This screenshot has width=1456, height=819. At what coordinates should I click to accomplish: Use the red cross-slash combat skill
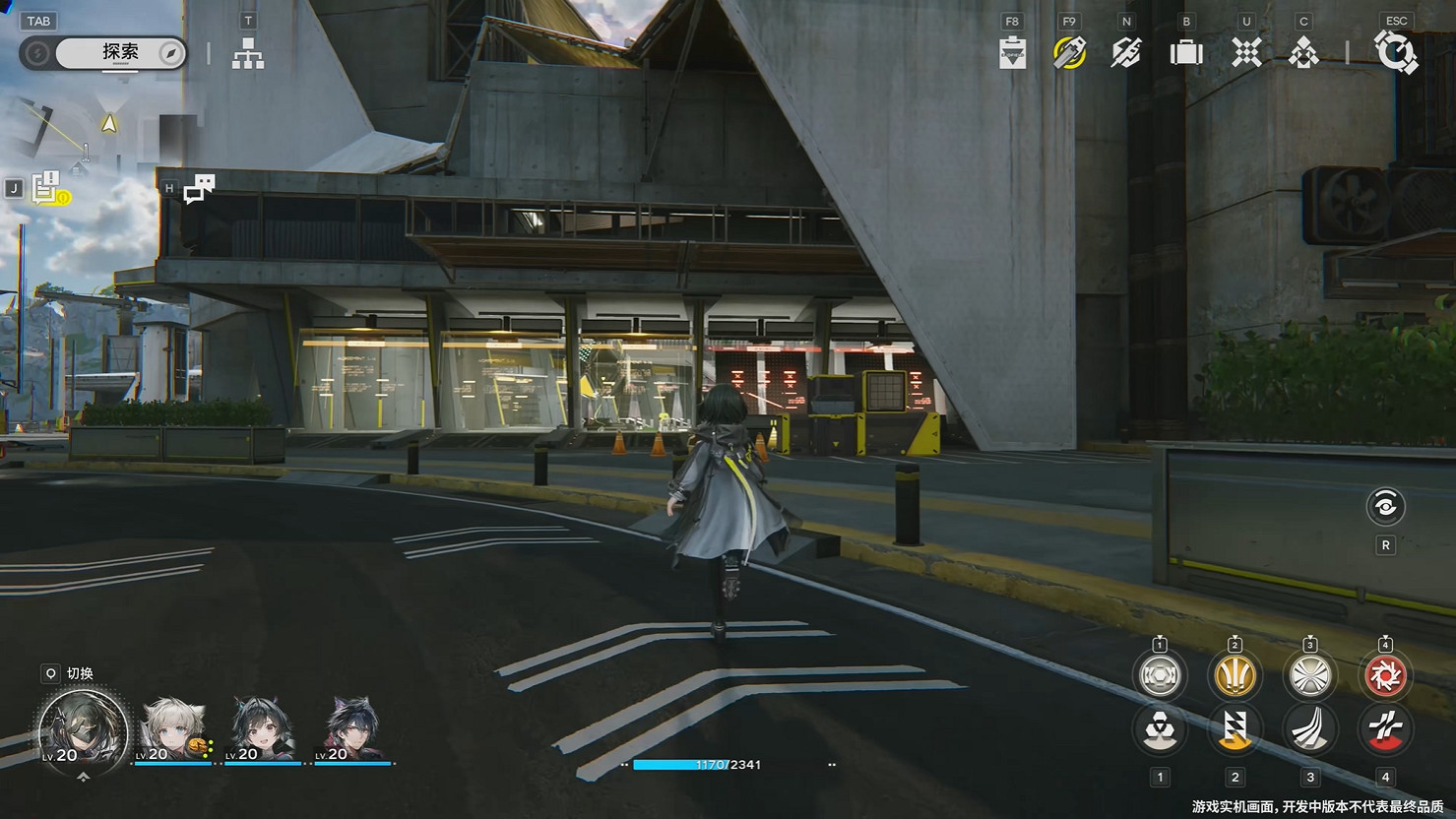point(1385,729)
